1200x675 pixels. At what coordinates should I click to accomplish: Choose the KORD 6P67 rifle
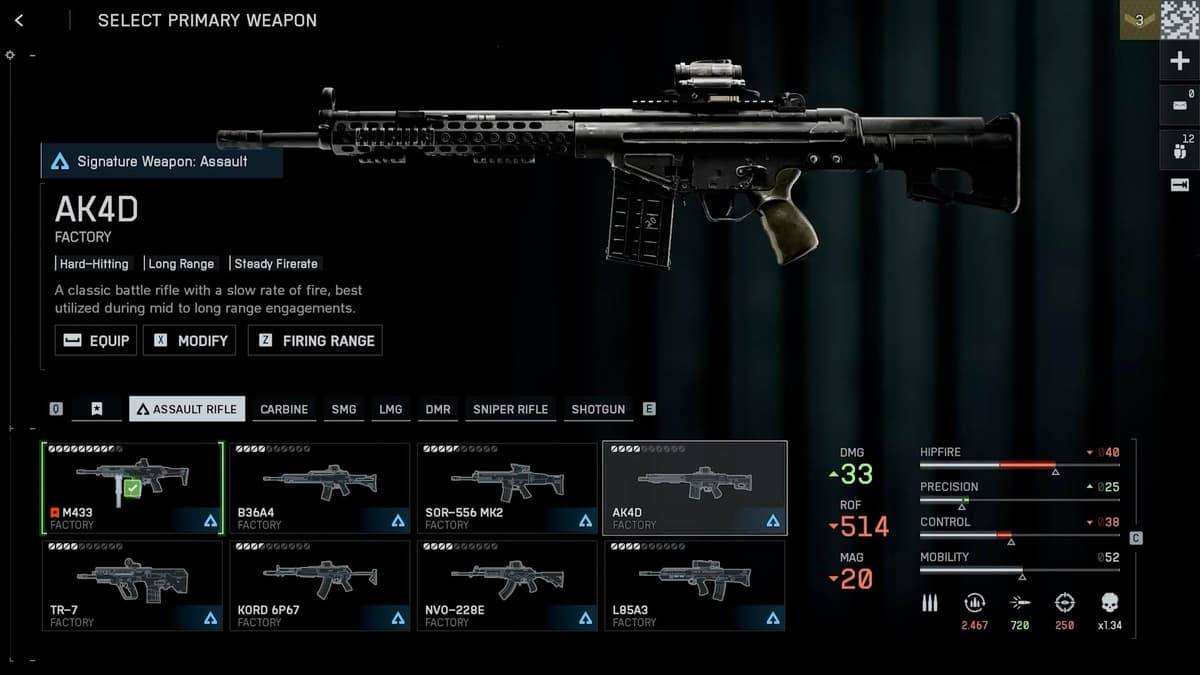[x=319, y=586]
